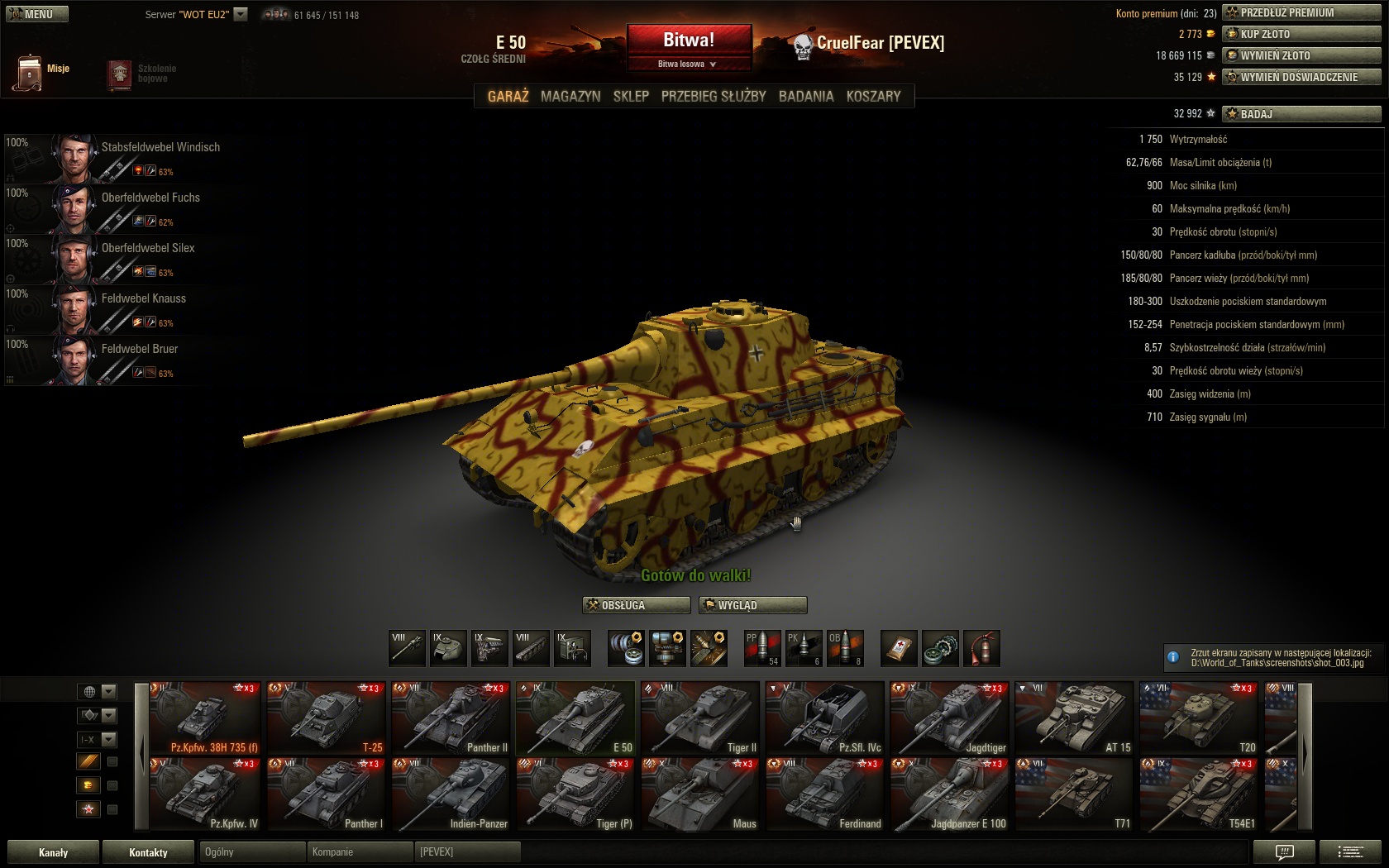Open the KOSZARY tab
Screen dimensions: 1389x868
873,96
